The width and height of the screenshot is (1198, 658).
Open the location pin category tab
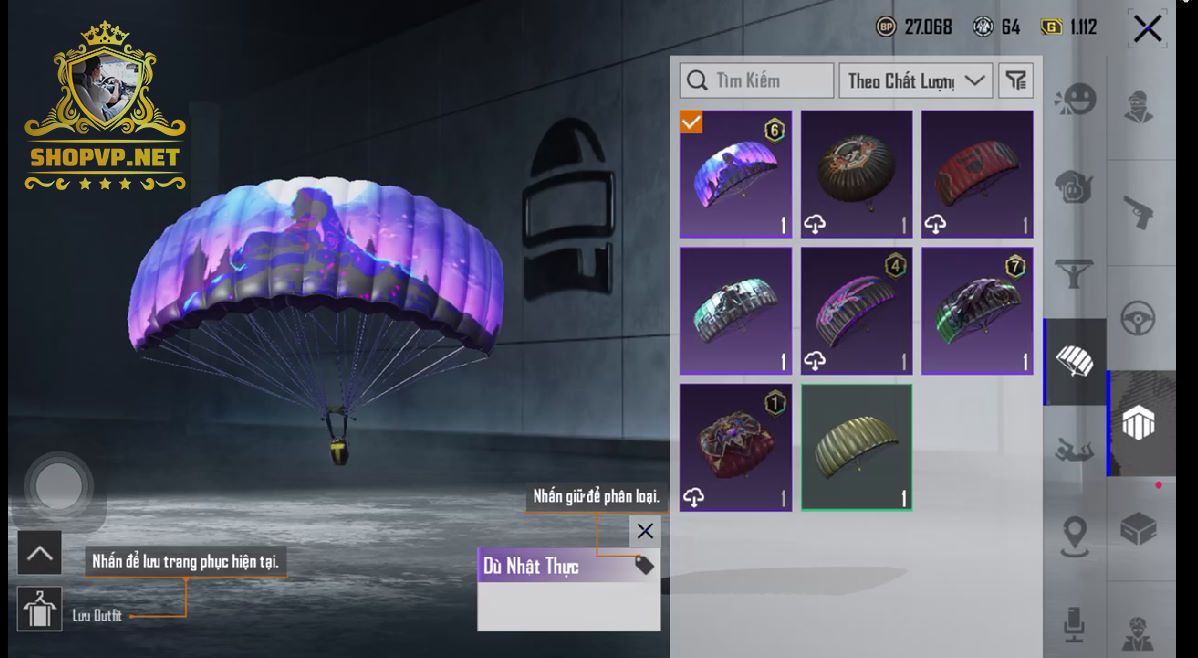[1076, 536]
